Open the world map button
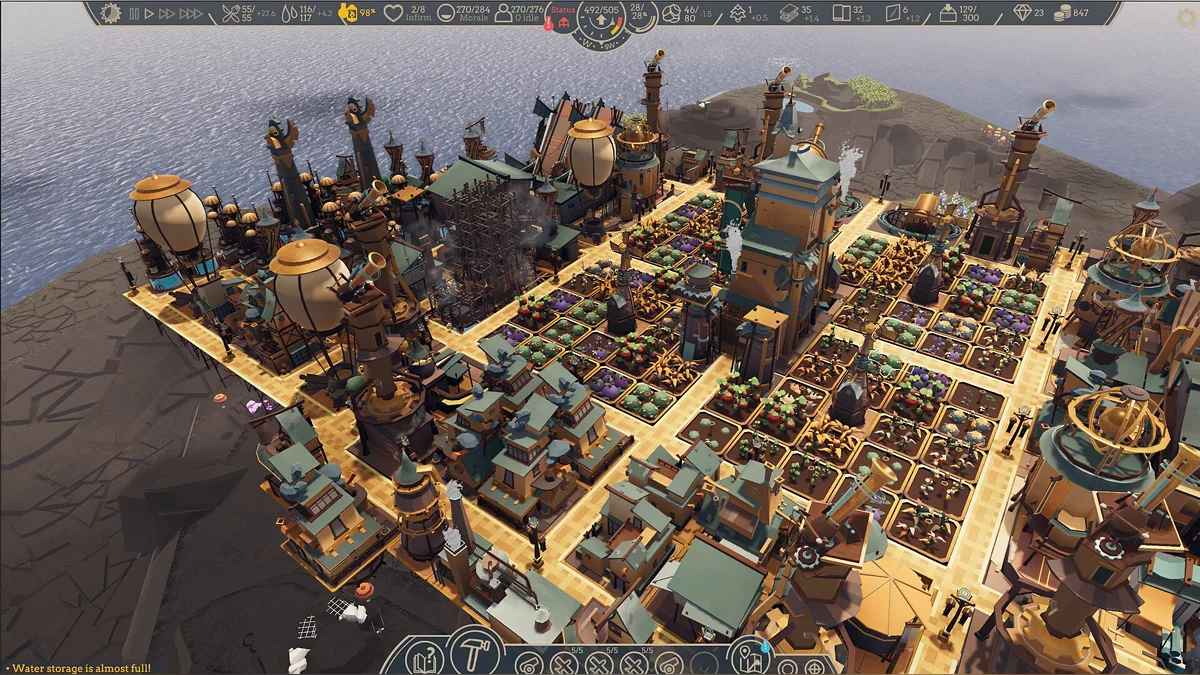This screenshot has width=1200, height=675. point(748,659)
